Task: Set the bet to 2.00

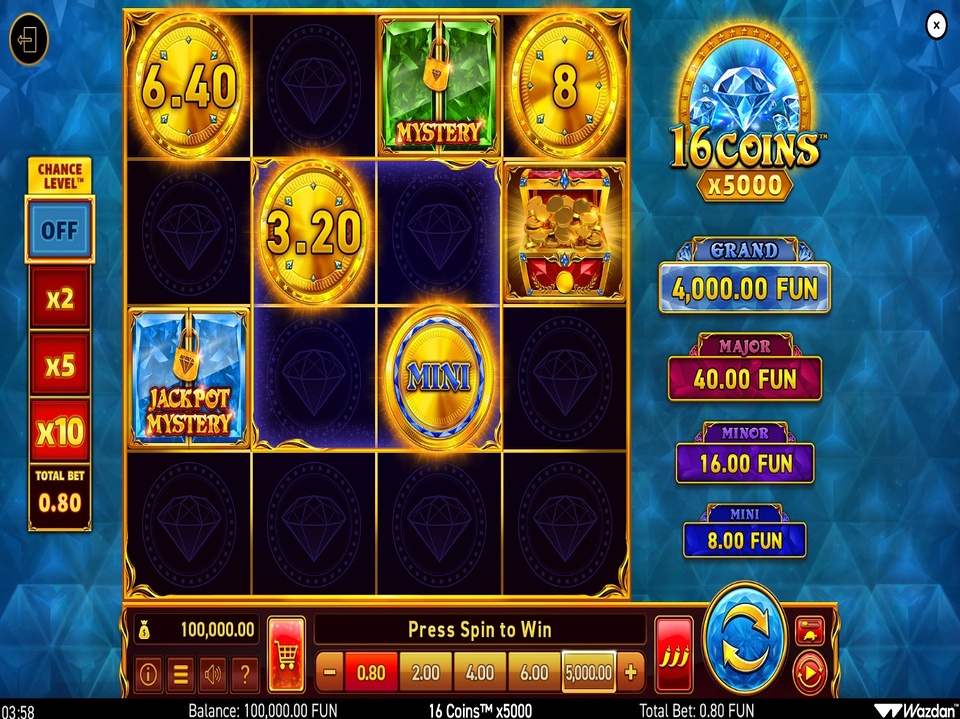Action: point(426,673)
